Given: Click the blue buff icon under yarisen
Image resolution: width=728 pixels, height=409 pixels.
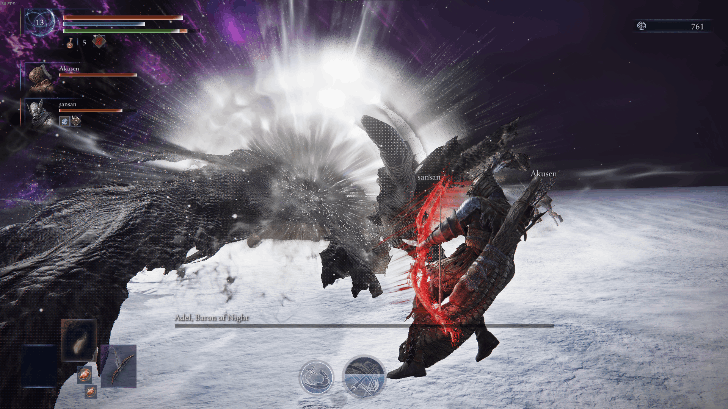Looking at the screenshot, I should (x=64, y=121).
